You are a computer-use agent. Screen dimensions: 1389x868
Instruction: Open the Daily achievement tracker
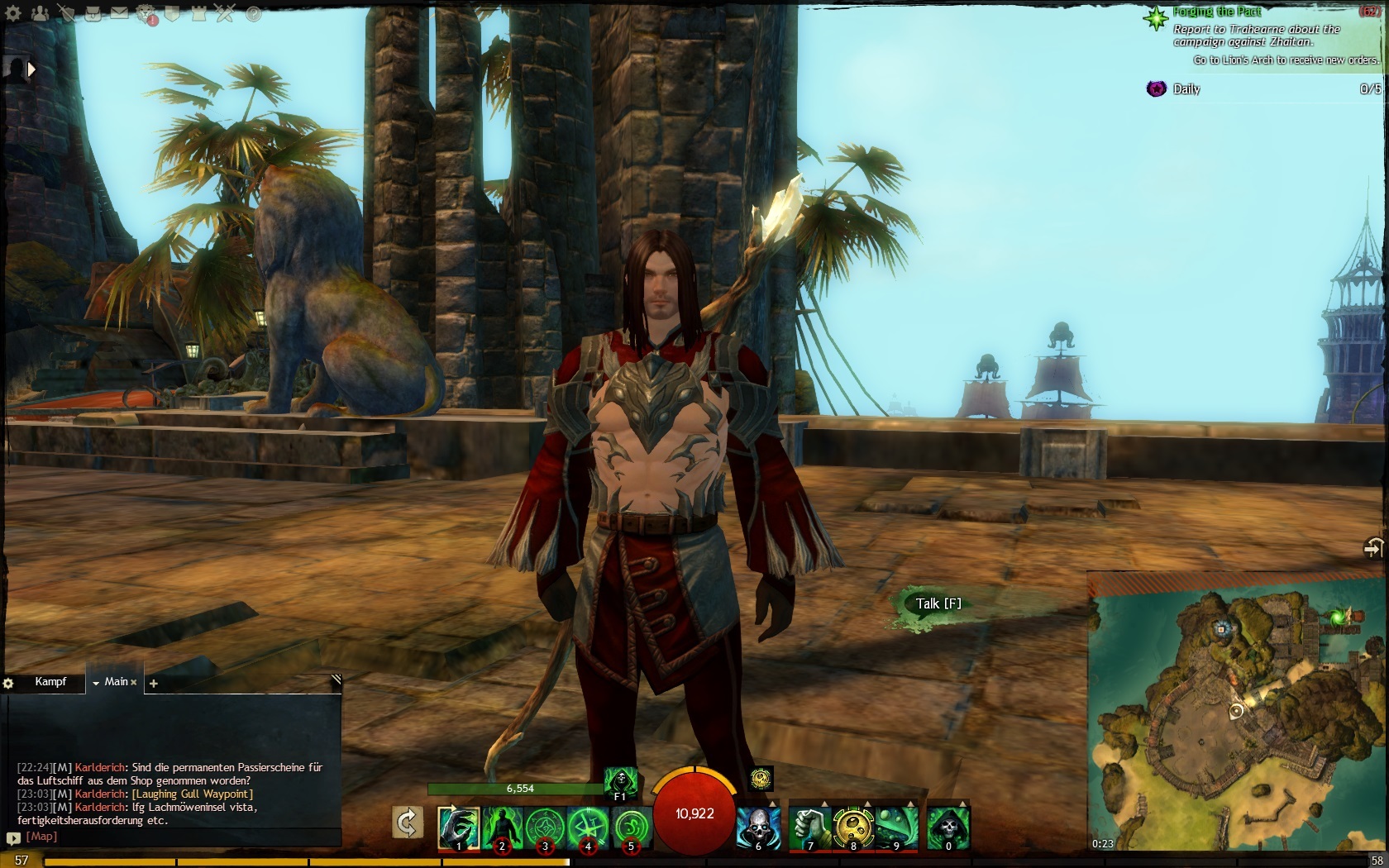1186,89
